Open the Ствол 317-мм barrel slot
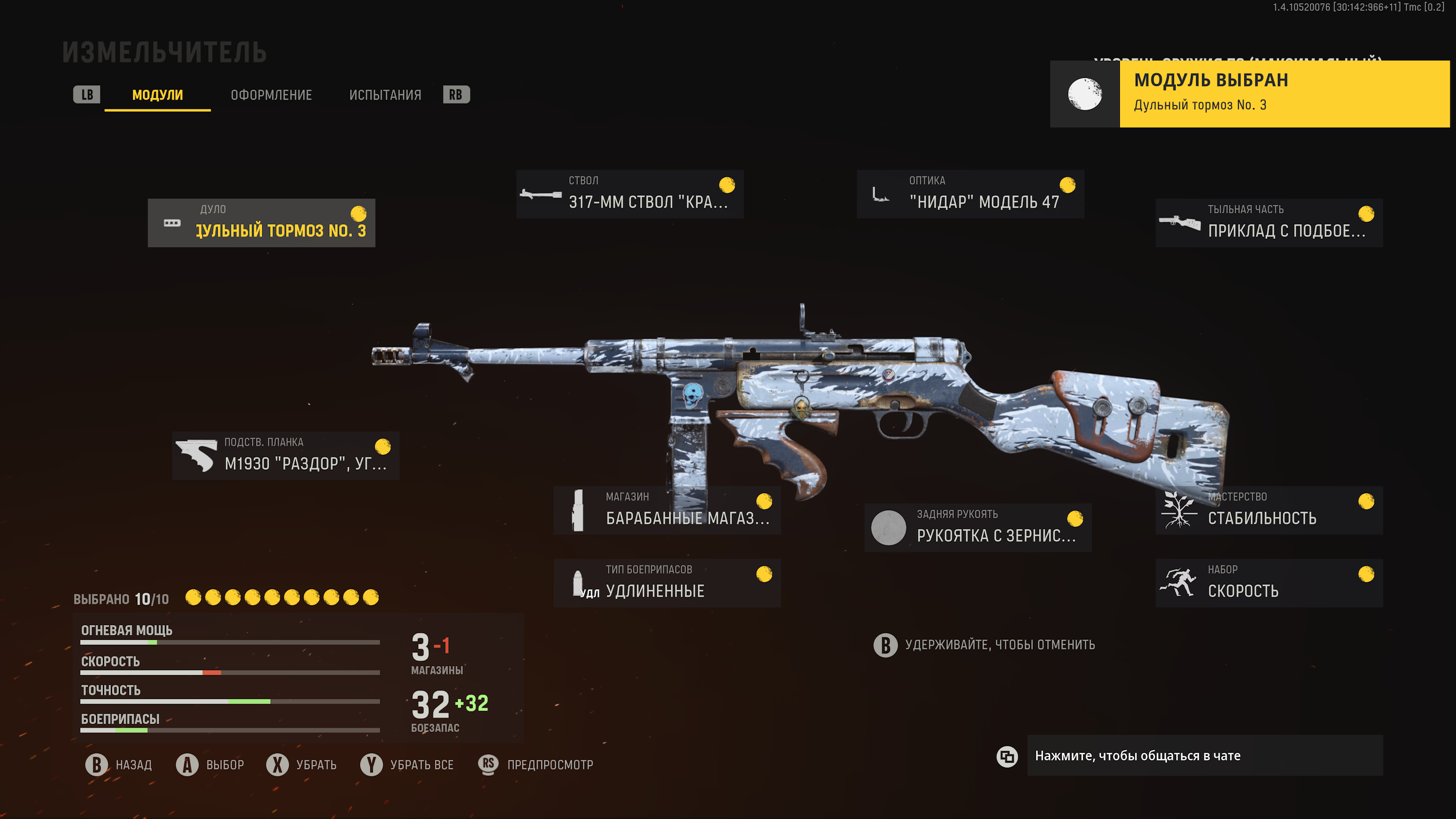The height and width of the screenshot is (819, 1456). [630, 194]
